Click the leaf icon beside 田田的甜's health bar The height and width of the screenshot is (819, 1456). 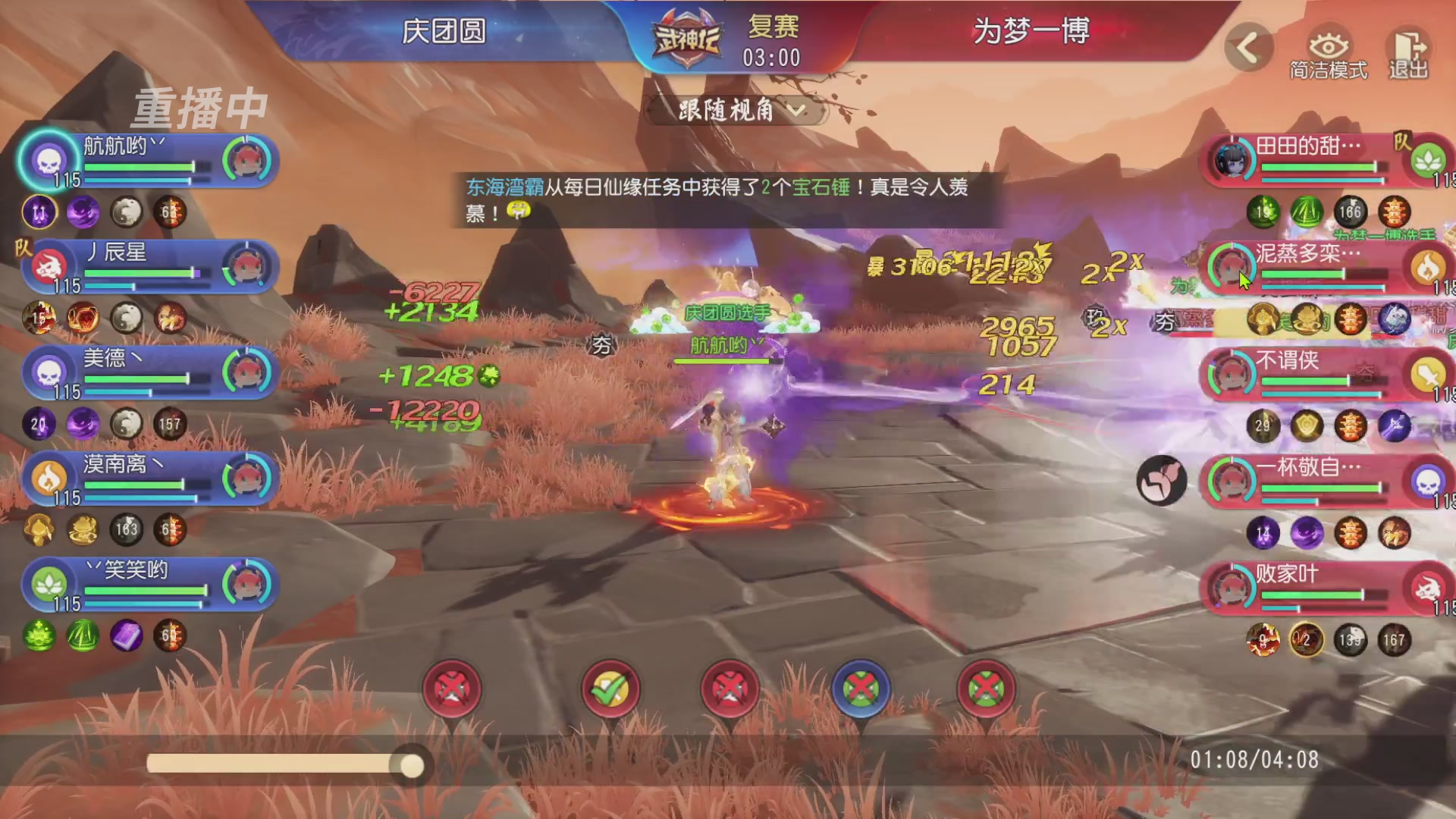tap(1429, 159)
